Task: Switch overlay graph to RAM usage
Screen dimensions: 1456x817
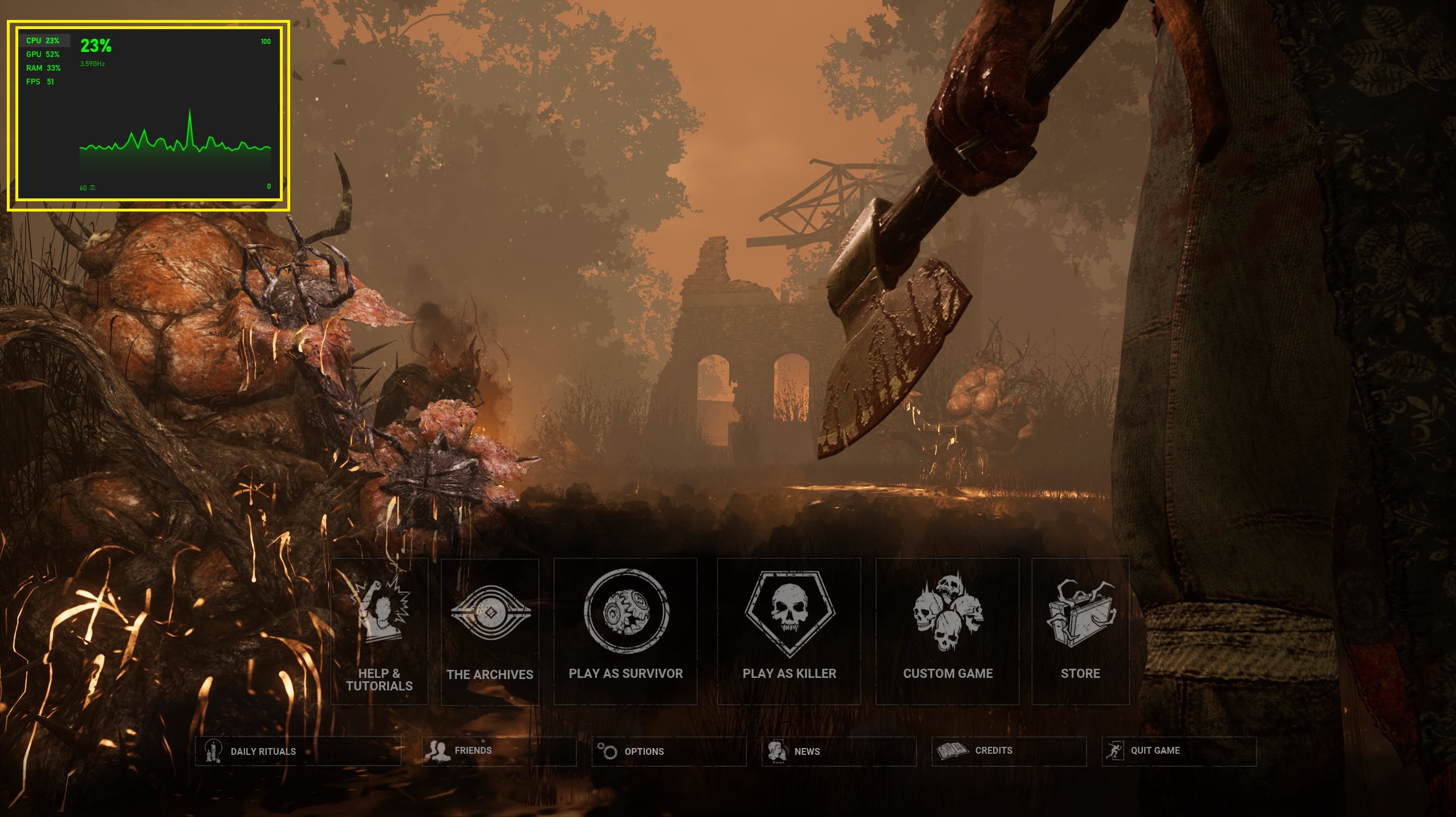Action: tap(43, 68)
